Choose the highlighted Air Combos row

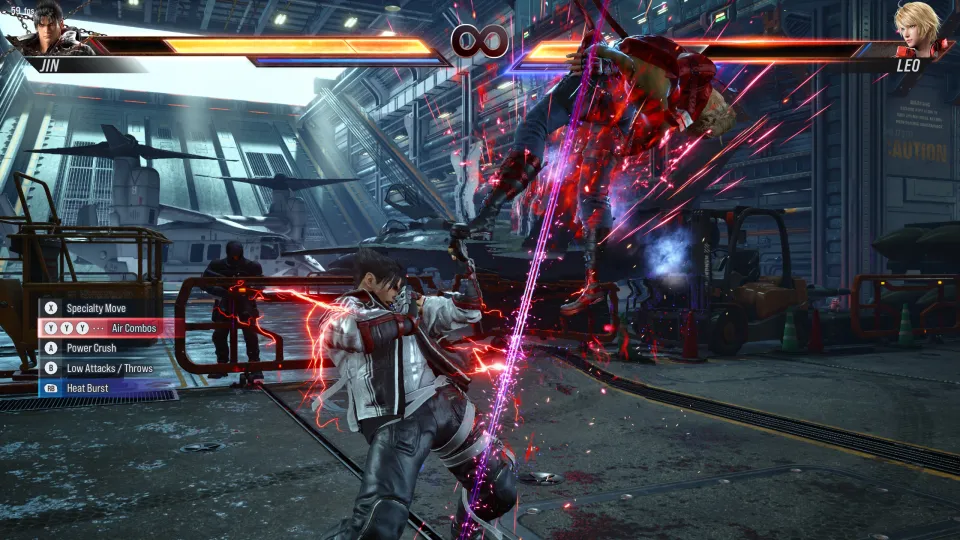click(104, 328)
